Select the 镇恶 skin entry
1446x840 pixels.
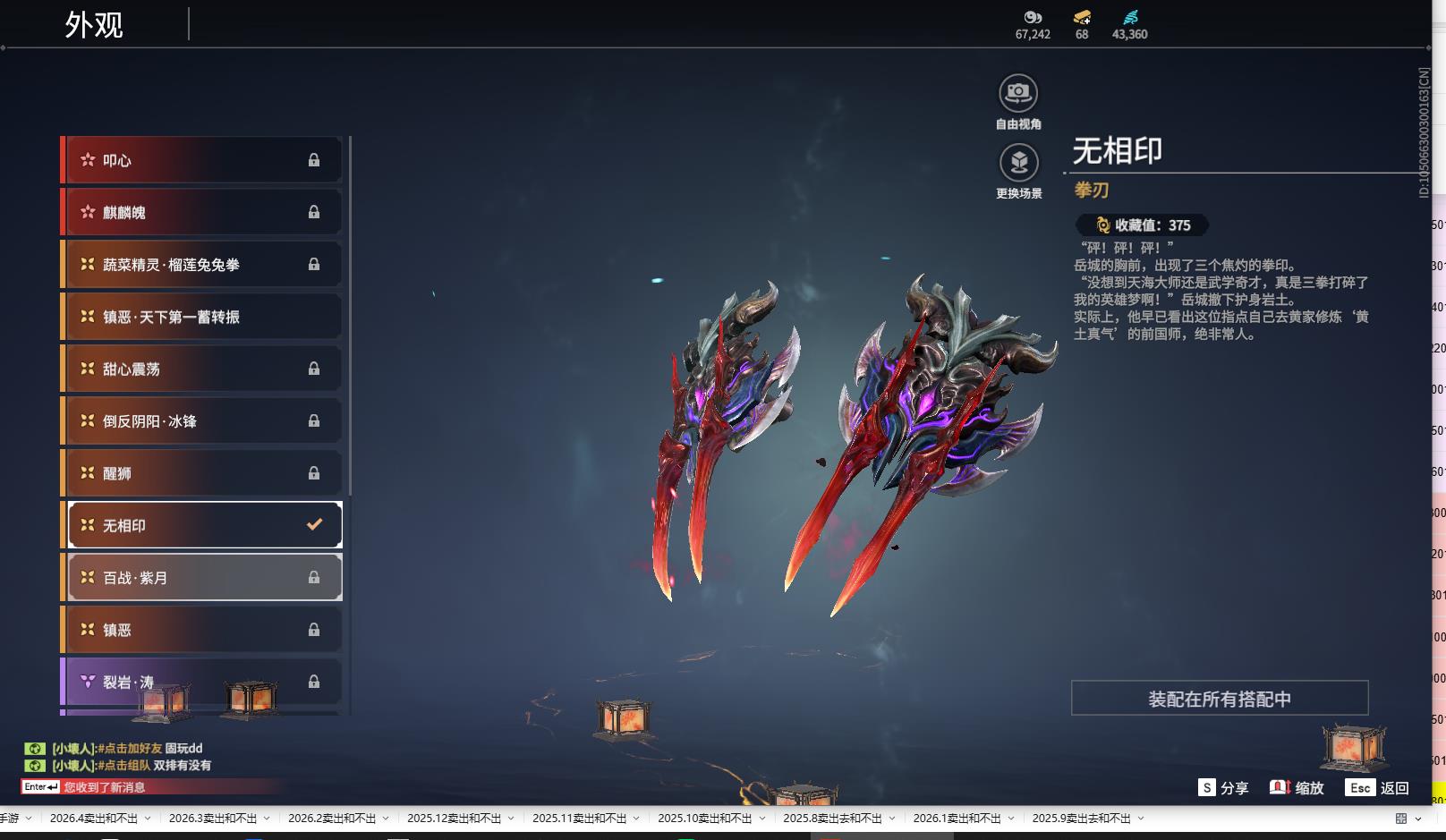pos(202,630)
